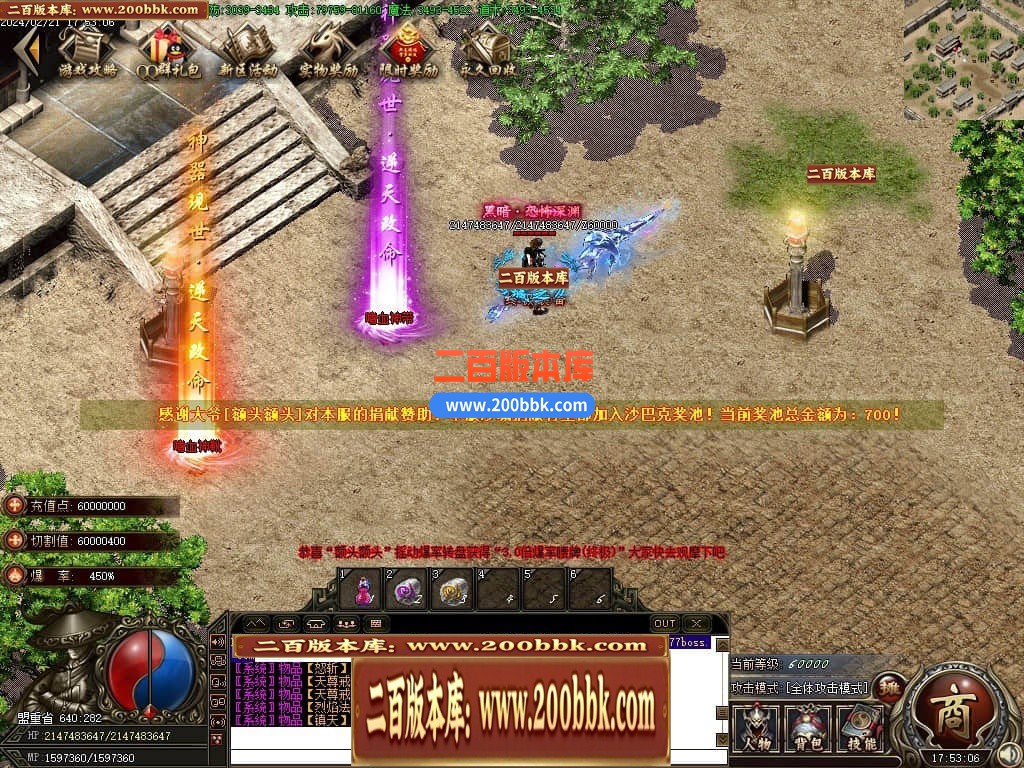This screenshot has height=768, width=1024.
Task: Close the chat panel with the X button
Action: pyautogui.click(x=695, y=623)
